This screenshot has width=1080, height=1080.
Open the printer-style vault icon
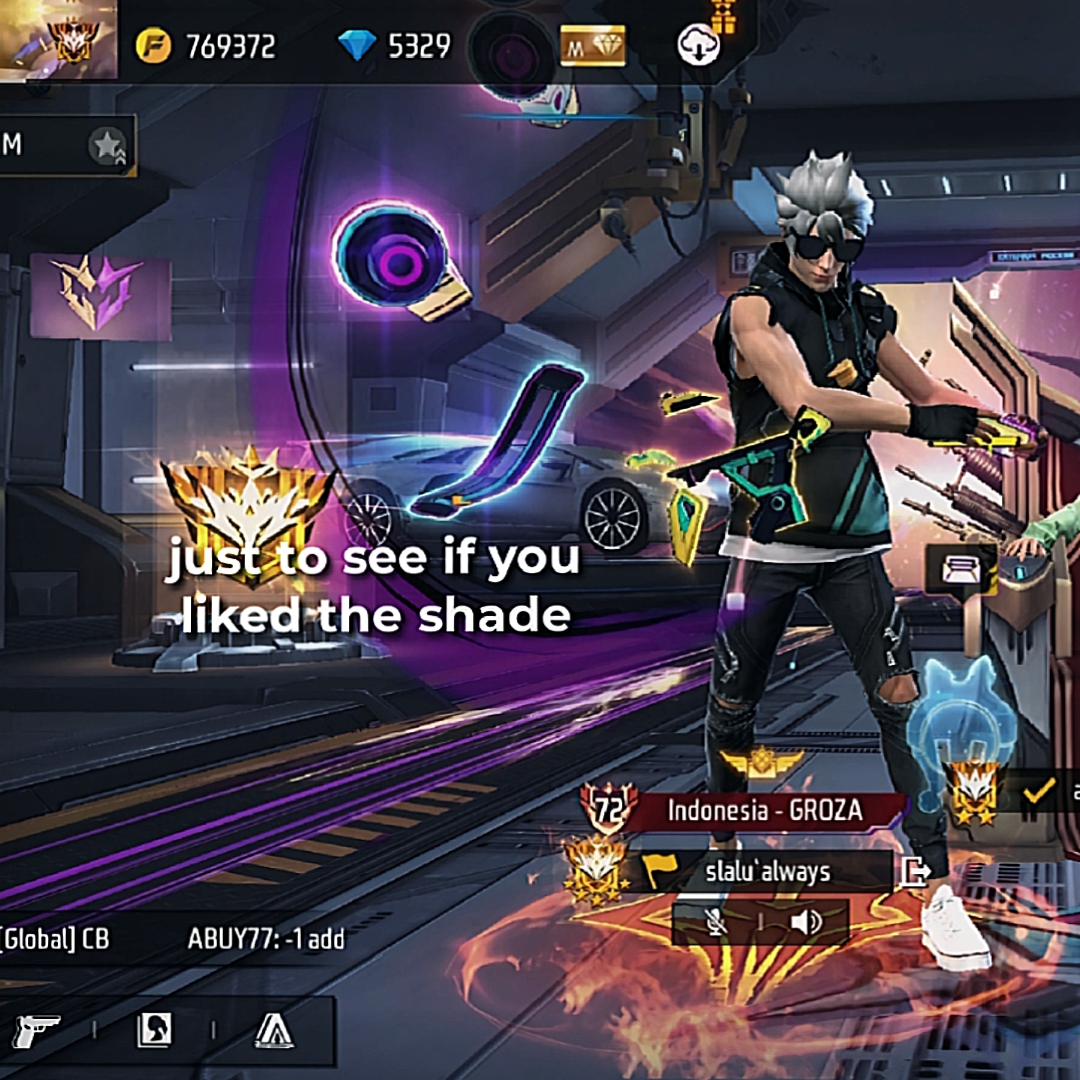click(960, 571)
